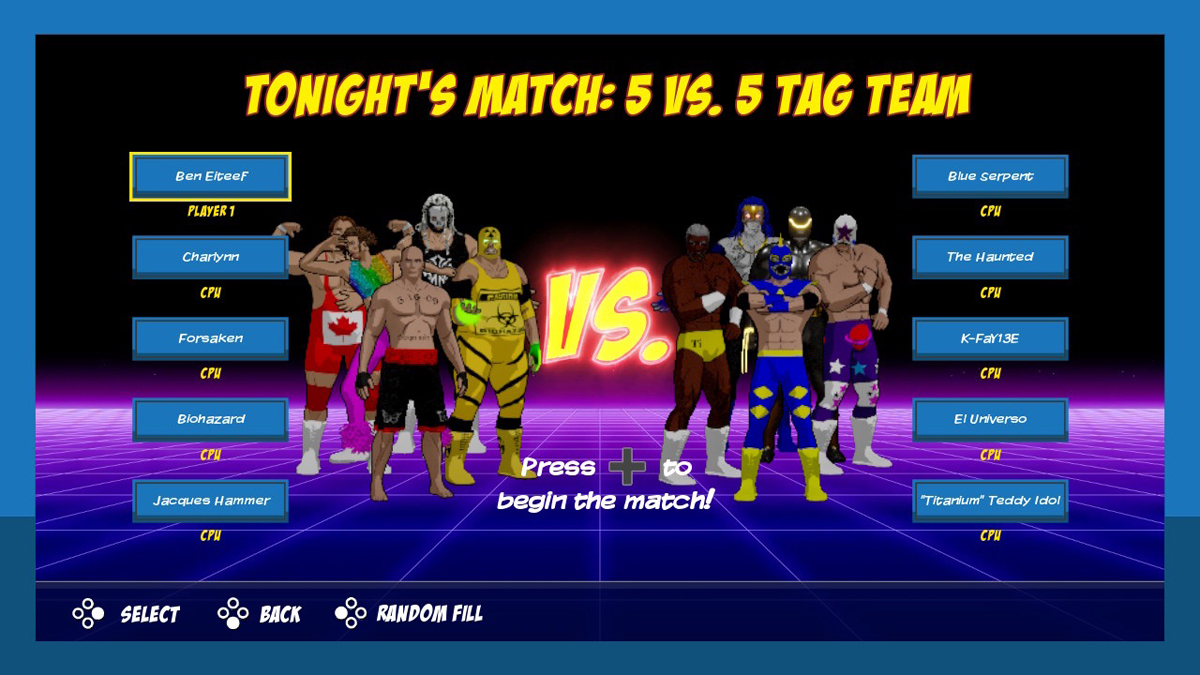Pick the Jacques Hammer slot
Viewport: 1200px width, 675px height.
coord(210,500)
